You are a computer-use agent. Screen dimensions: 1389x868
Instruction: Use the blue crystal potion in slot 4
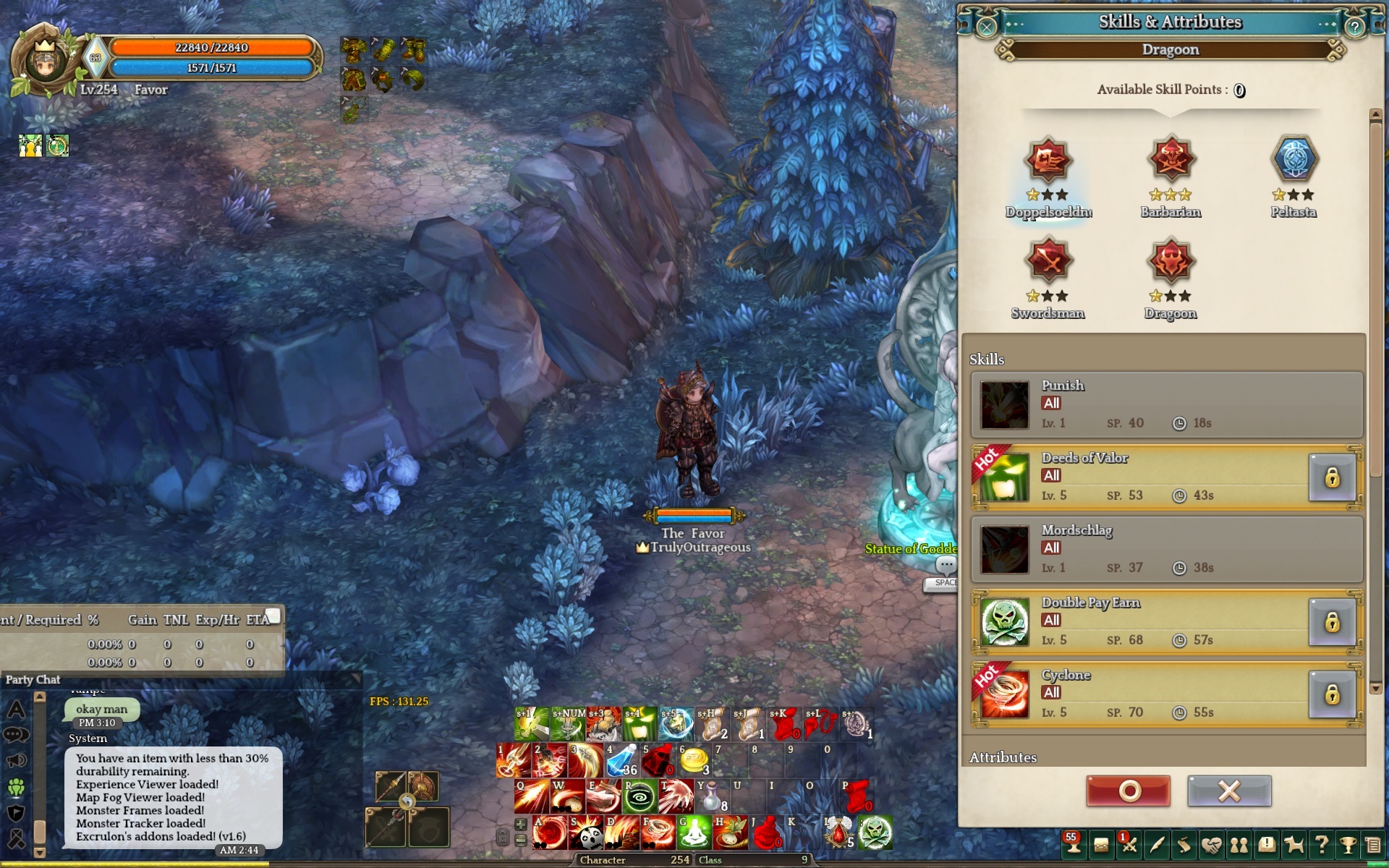click(621, 760)
